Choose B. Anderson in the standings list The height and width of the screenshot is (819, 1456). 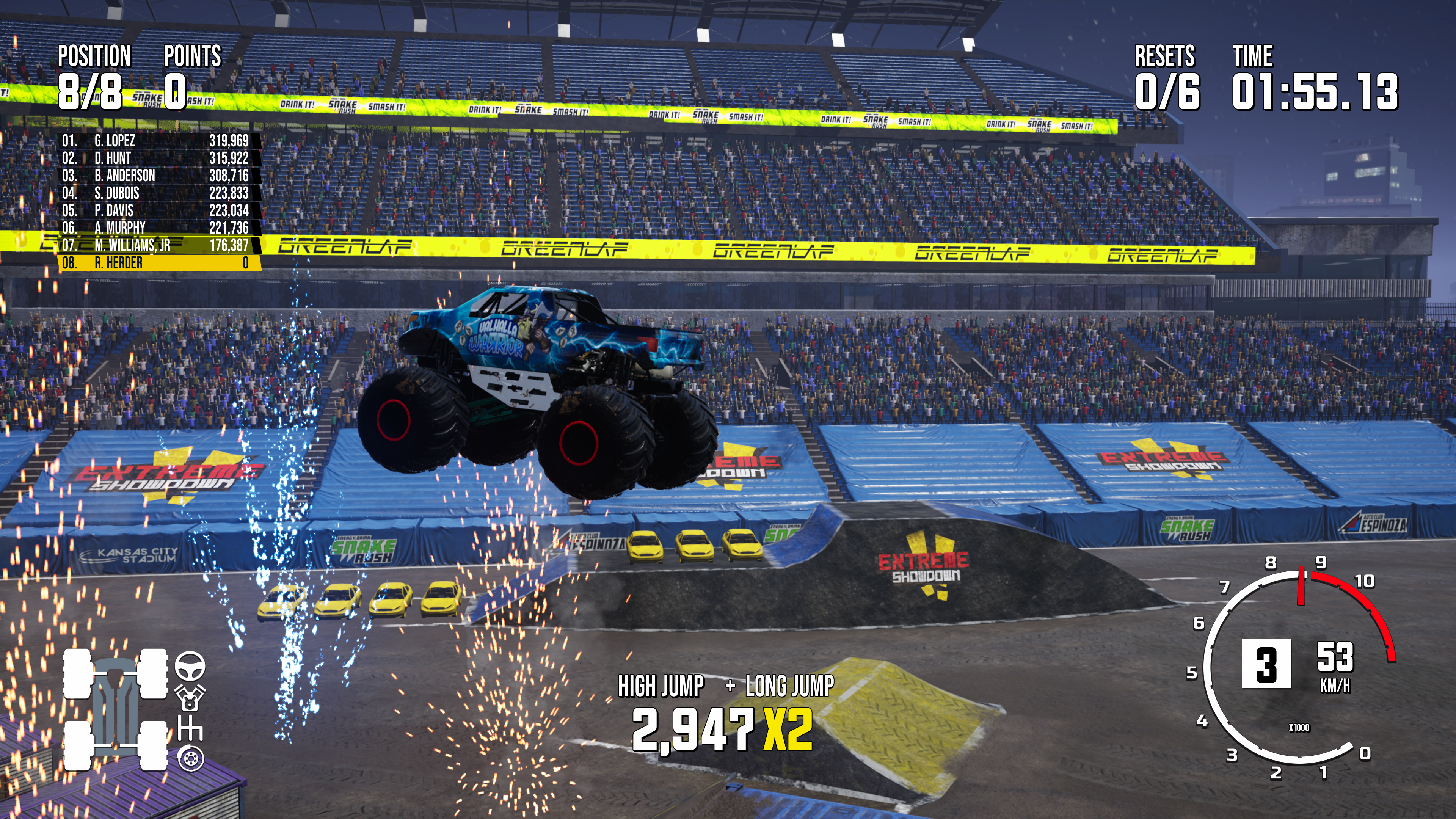(x=158, y=176)
